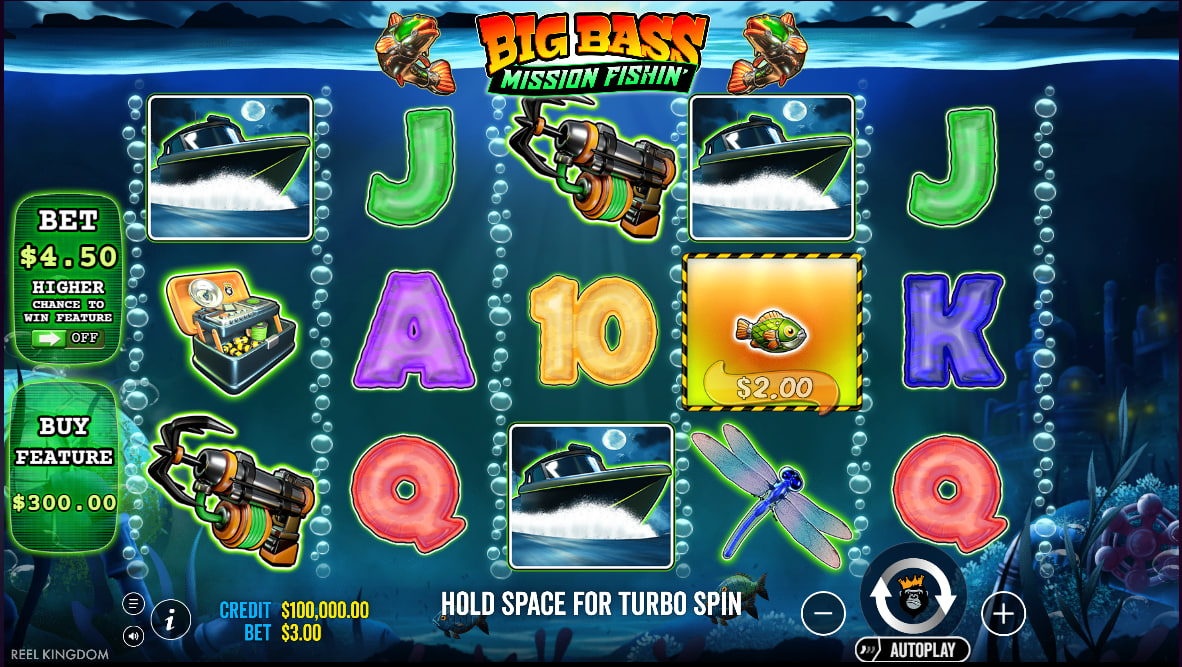Open the Autoplay options
This screenshot has width=1182, height=667.
(912, 650)
